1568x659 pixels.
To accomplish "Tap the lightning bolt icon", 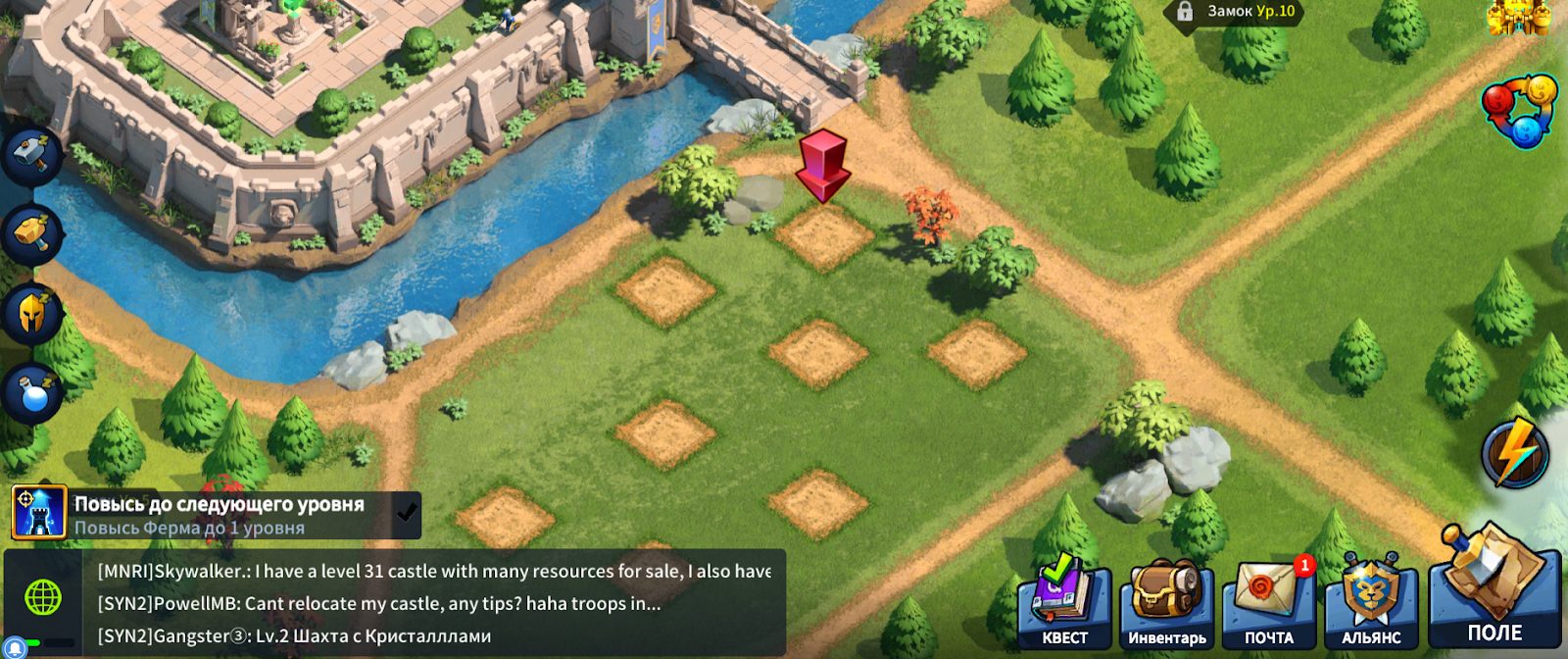I will tap(1515, 453).
